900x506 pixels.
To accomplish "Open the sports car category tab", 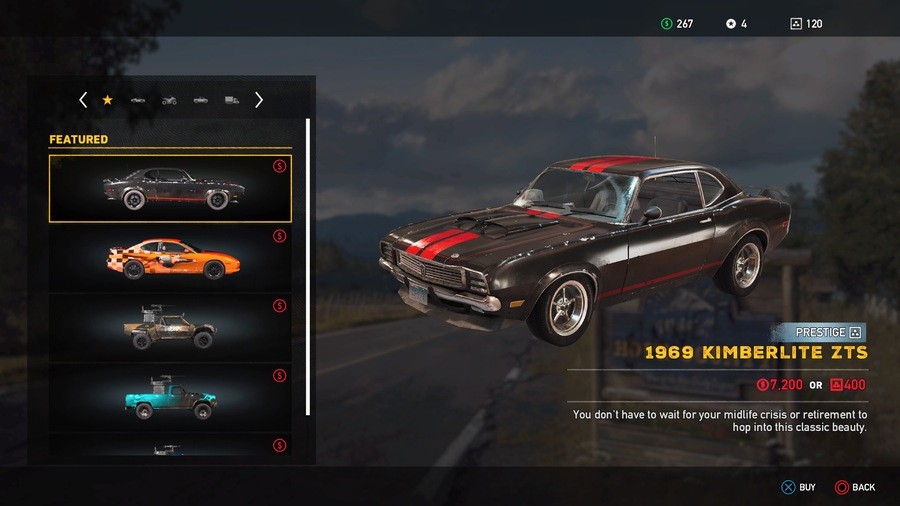I will (138, 100).
